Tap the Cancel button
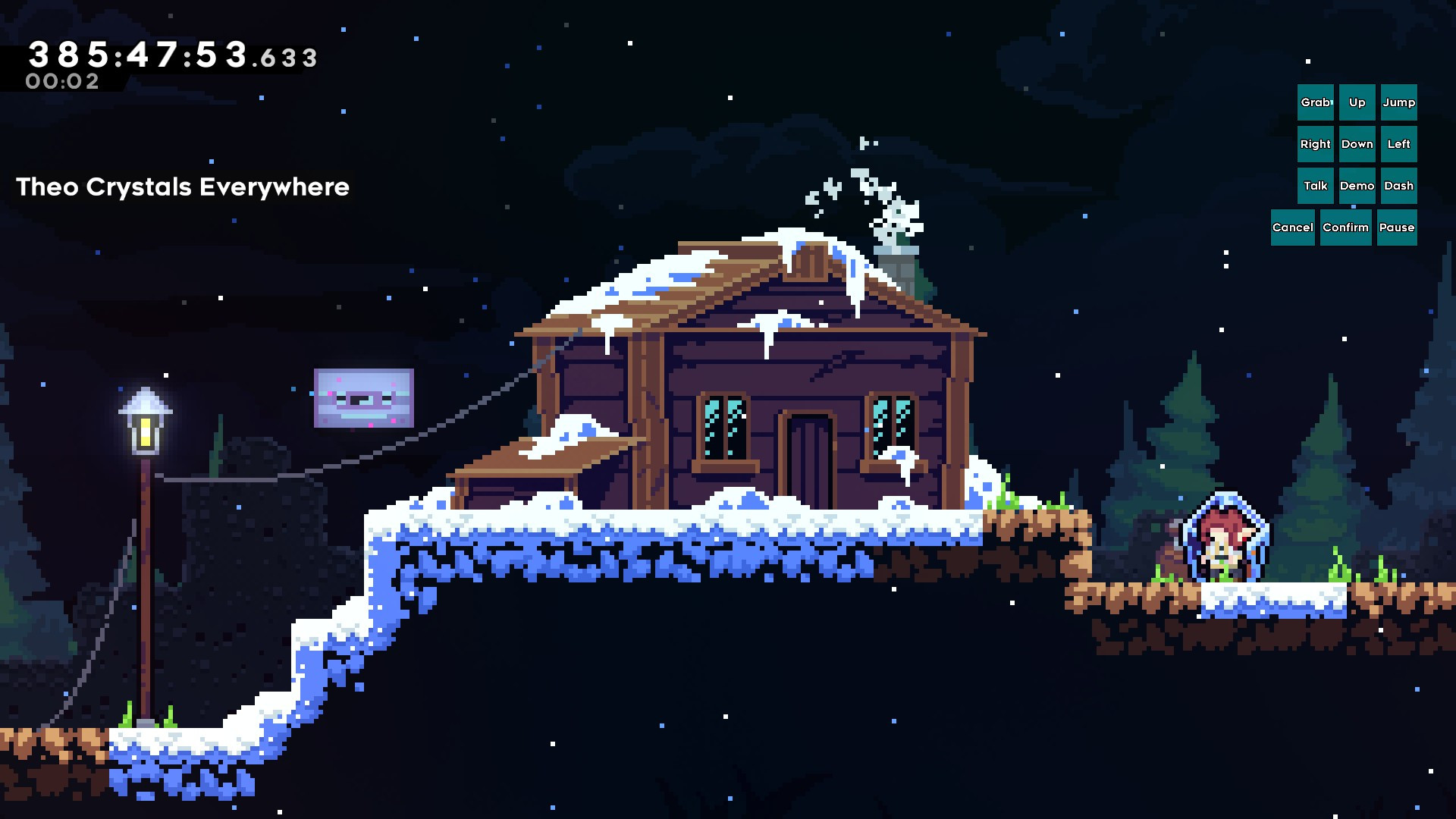Screen dimensions: 1456x819 click(x=1293, y=227)
